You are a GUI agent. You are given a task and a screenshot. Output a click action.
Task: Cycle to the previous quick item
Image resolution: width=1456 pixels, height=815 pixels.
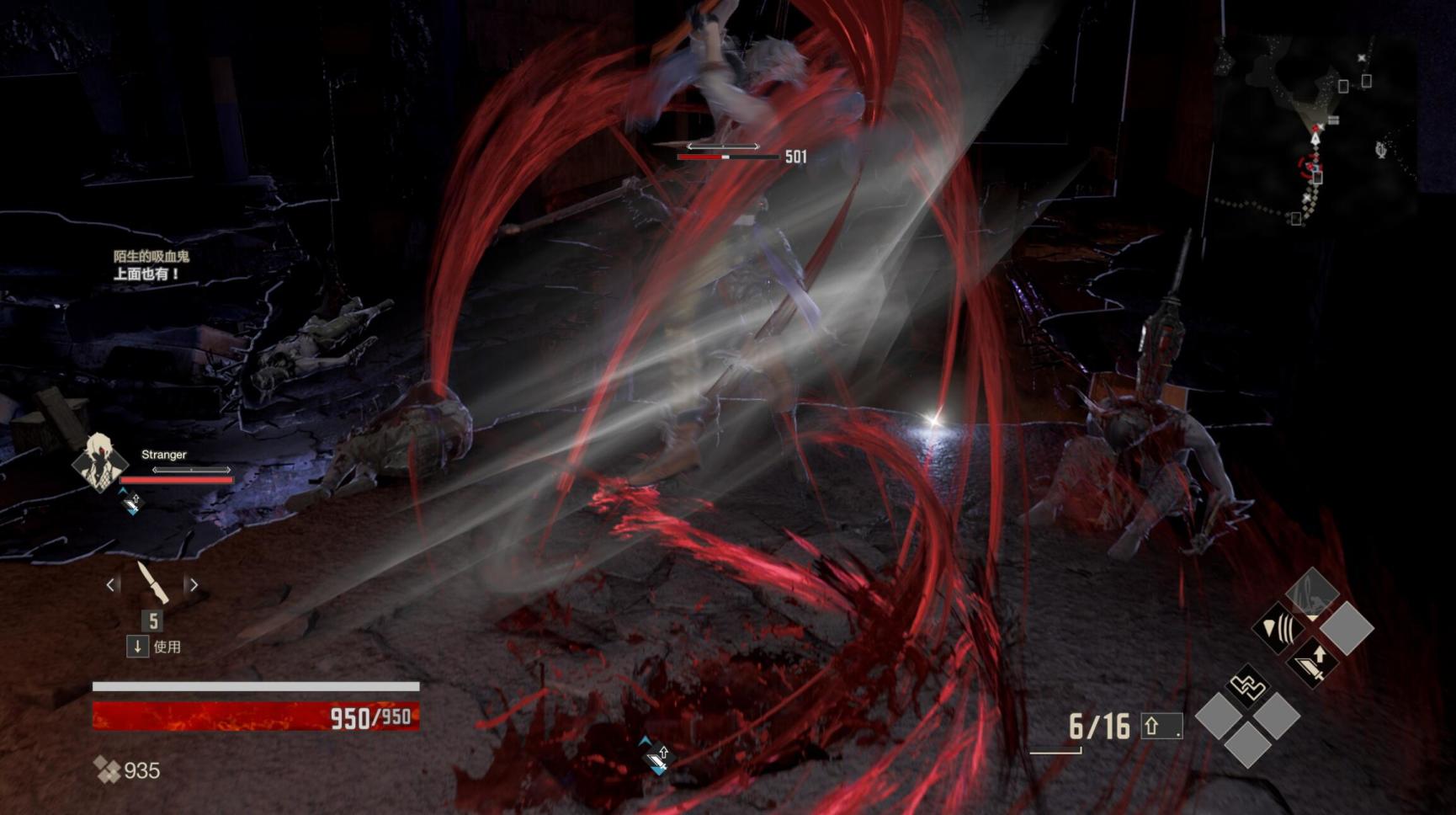tap(111, 585)
